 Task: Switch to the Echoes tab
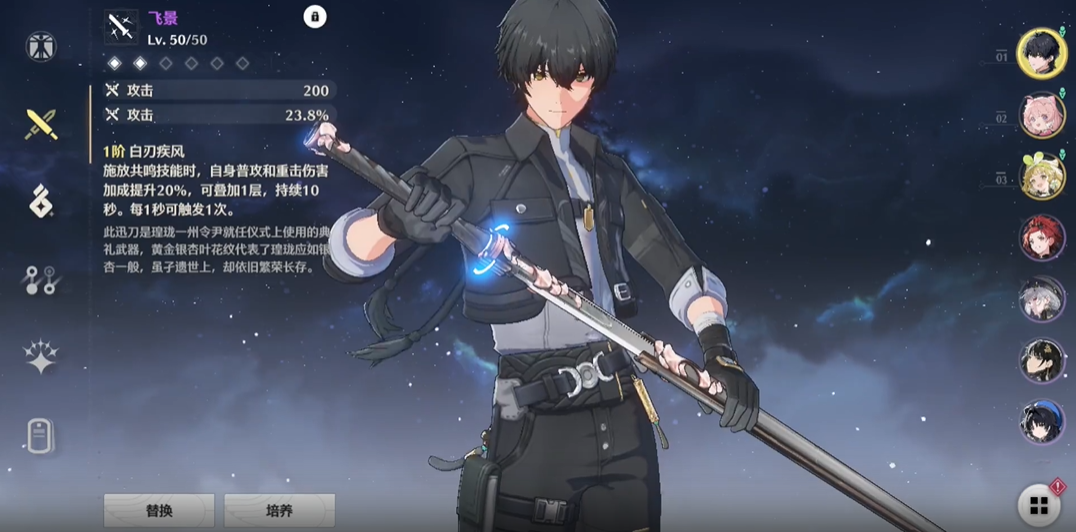tap(41, 201)
